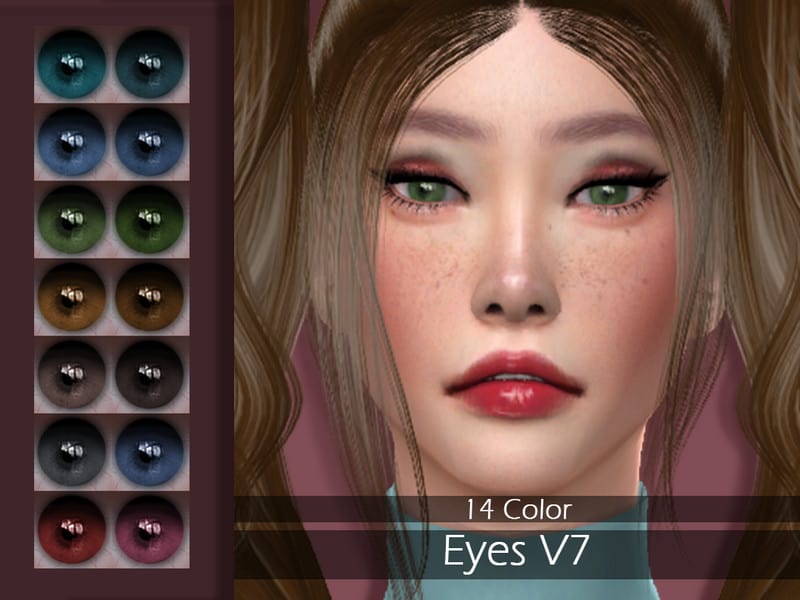Pick the lighter amber eye swatch
This screenshot has height=600, width=800.
[72, 297]
